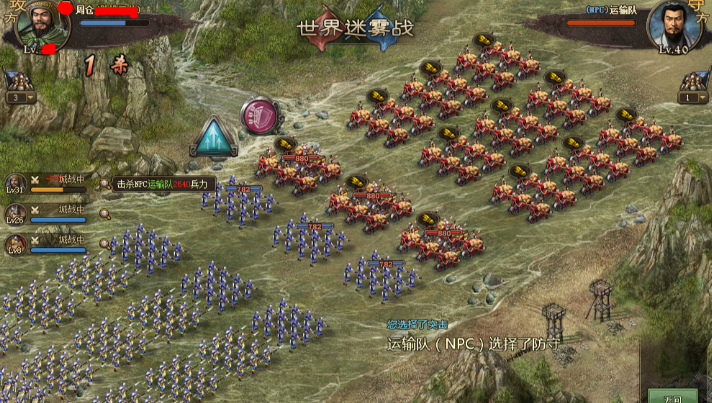The image size is (712, 403).
Task: Click the attacking commander 周仓 portrait
Action: click(37, 25)
